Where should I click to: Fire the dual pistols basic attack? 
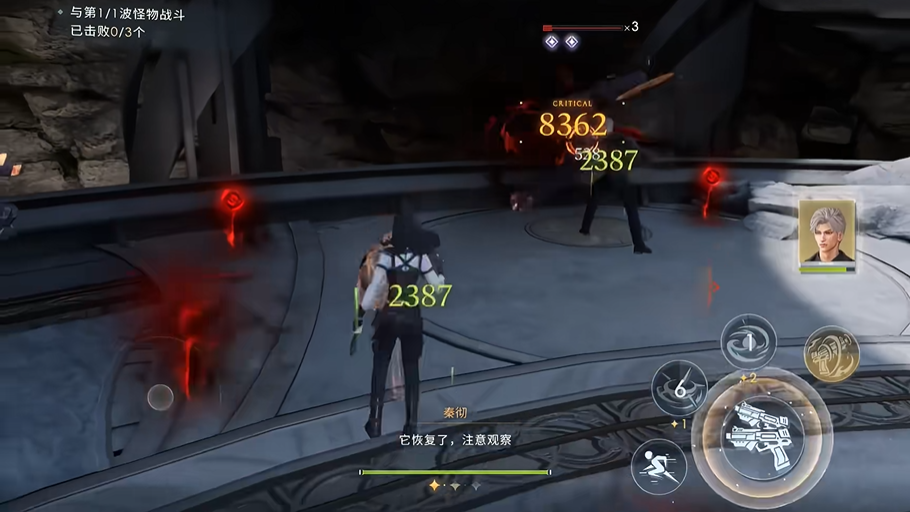(x=761, y=438)
